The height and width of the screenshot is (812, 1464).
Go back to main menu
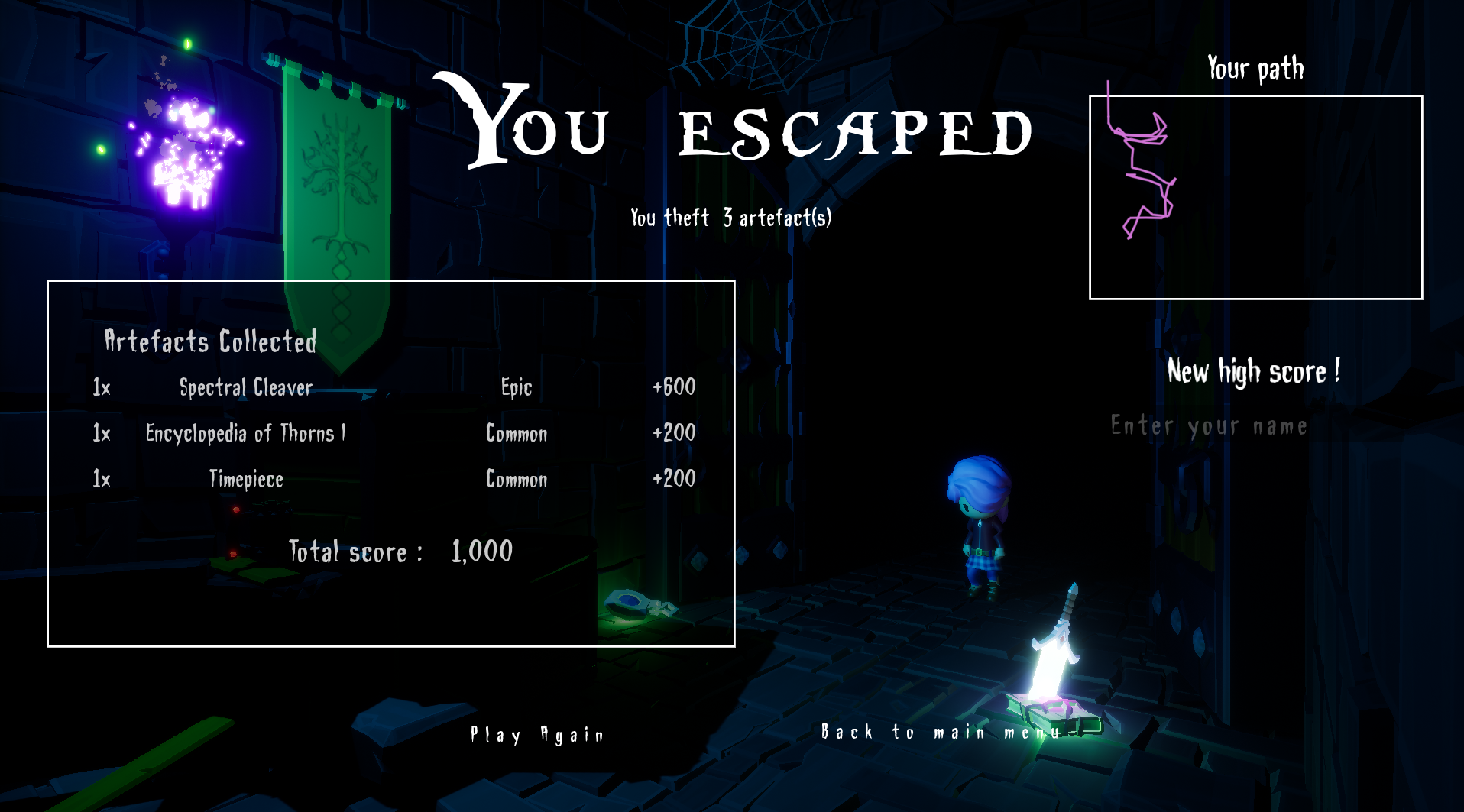[941, 733]
